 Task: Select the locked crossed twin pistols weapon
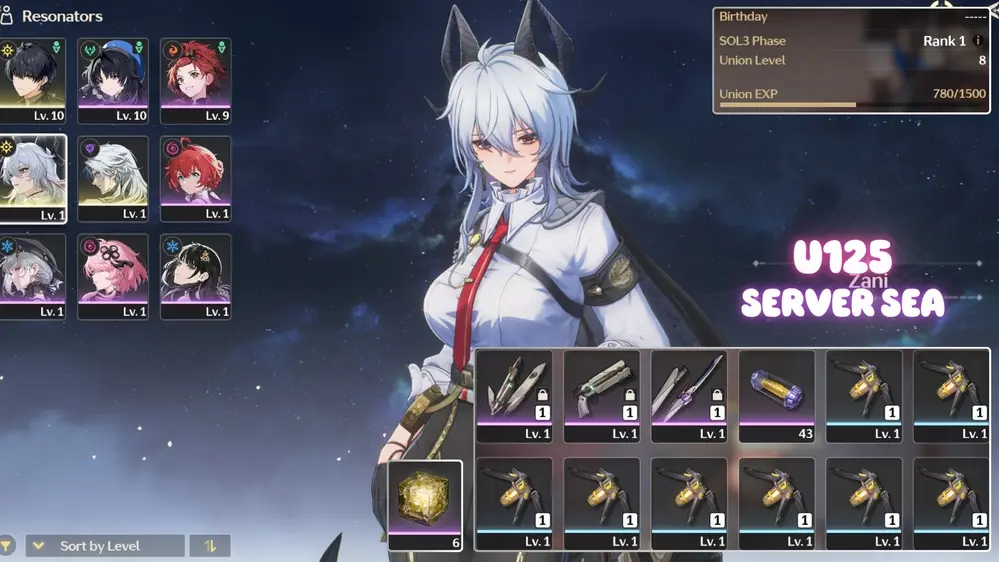coord(514,395)
